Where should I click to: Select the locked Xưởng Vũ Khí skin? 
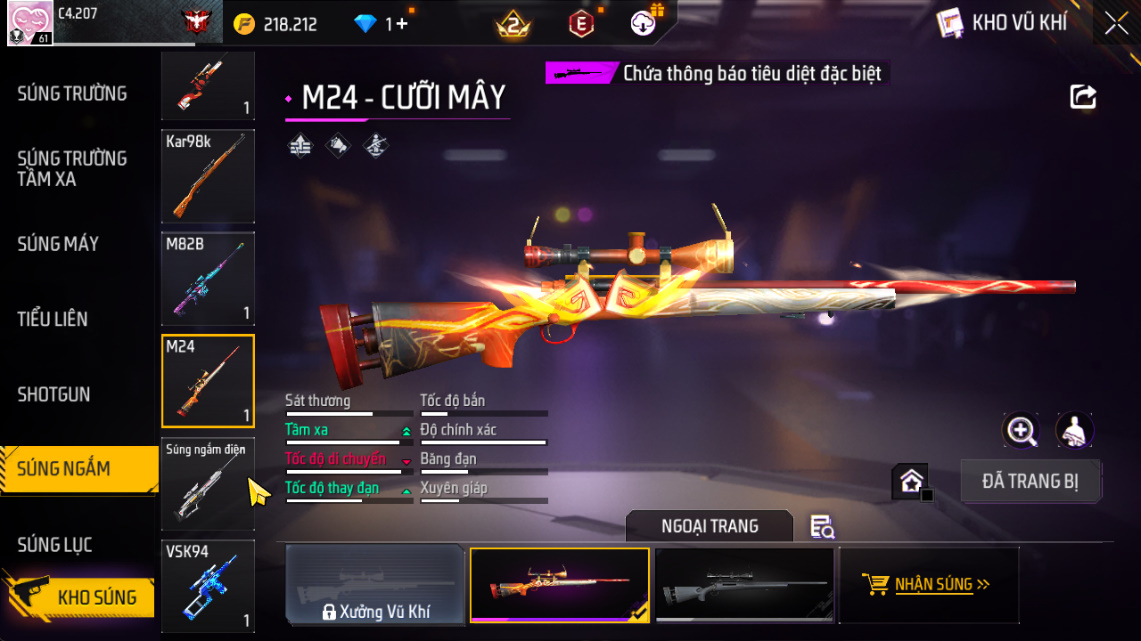coord(376,586)
